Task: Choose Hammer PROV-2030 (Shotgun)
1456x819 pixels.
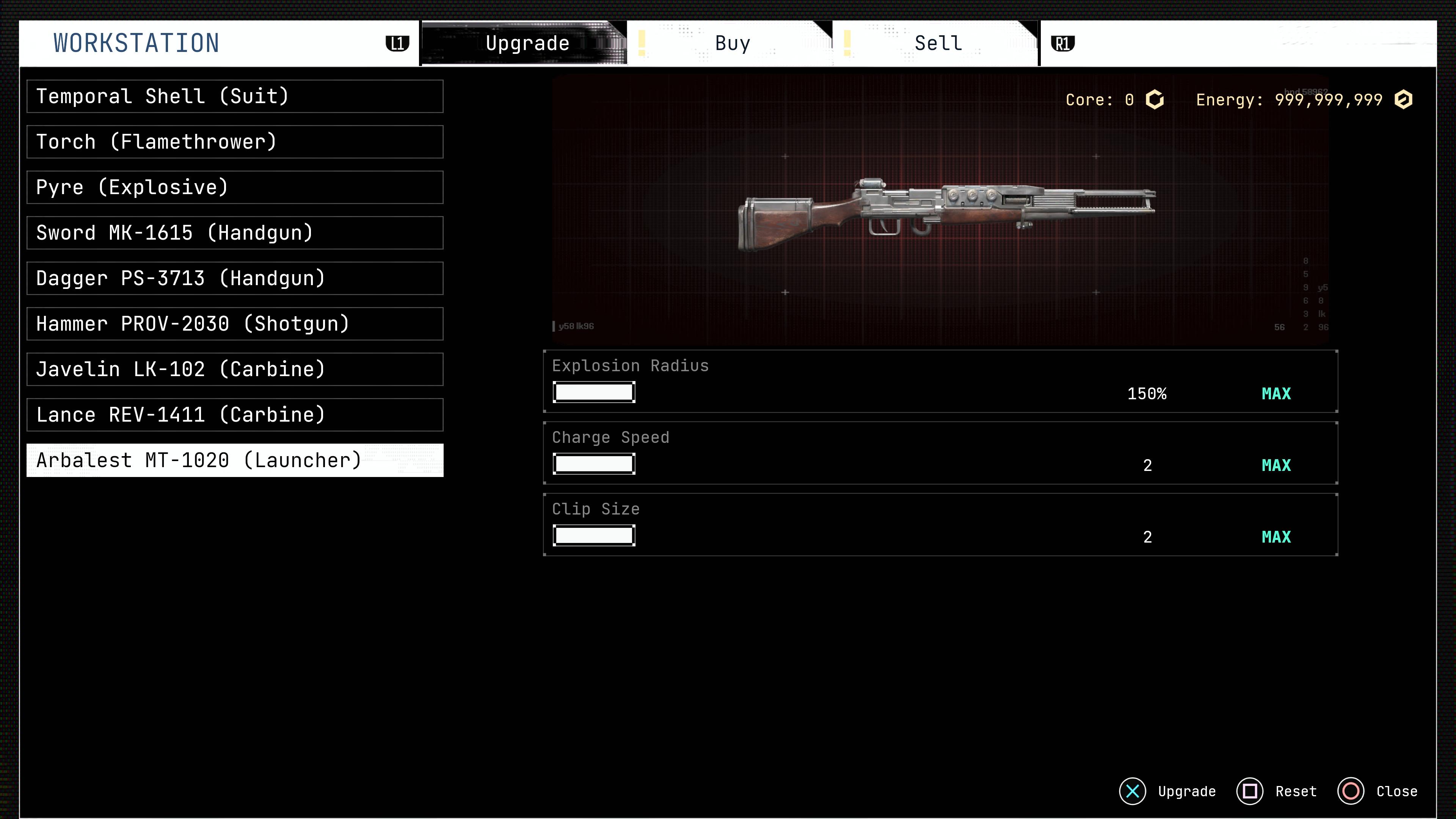Action: click(x=235, y=324)
